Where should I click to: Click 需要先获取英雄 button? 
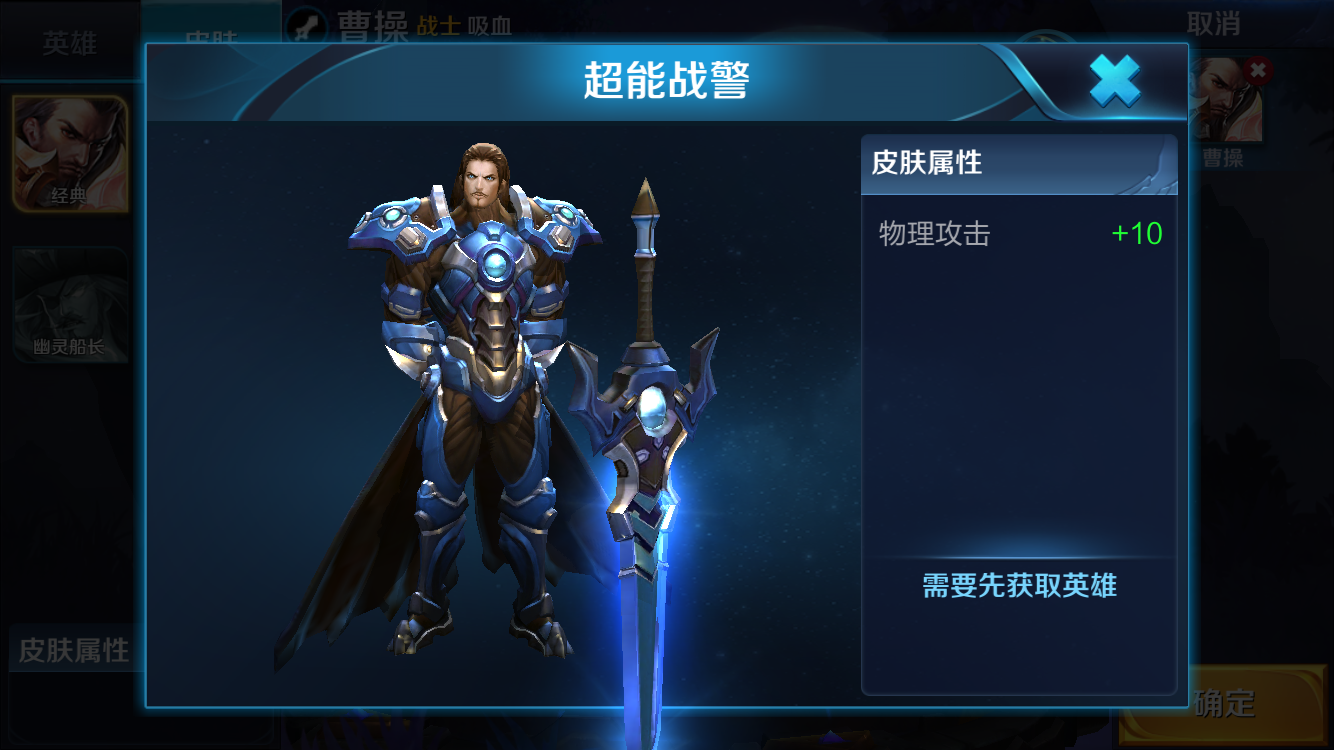[1018, 586]
